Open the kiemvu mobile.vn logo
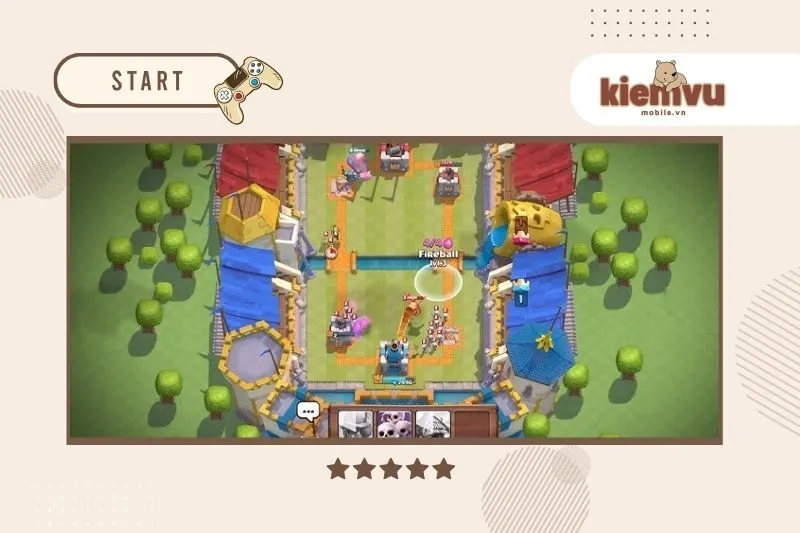The width and height of the screenshot is (800, 533). (x=662, y=90)
